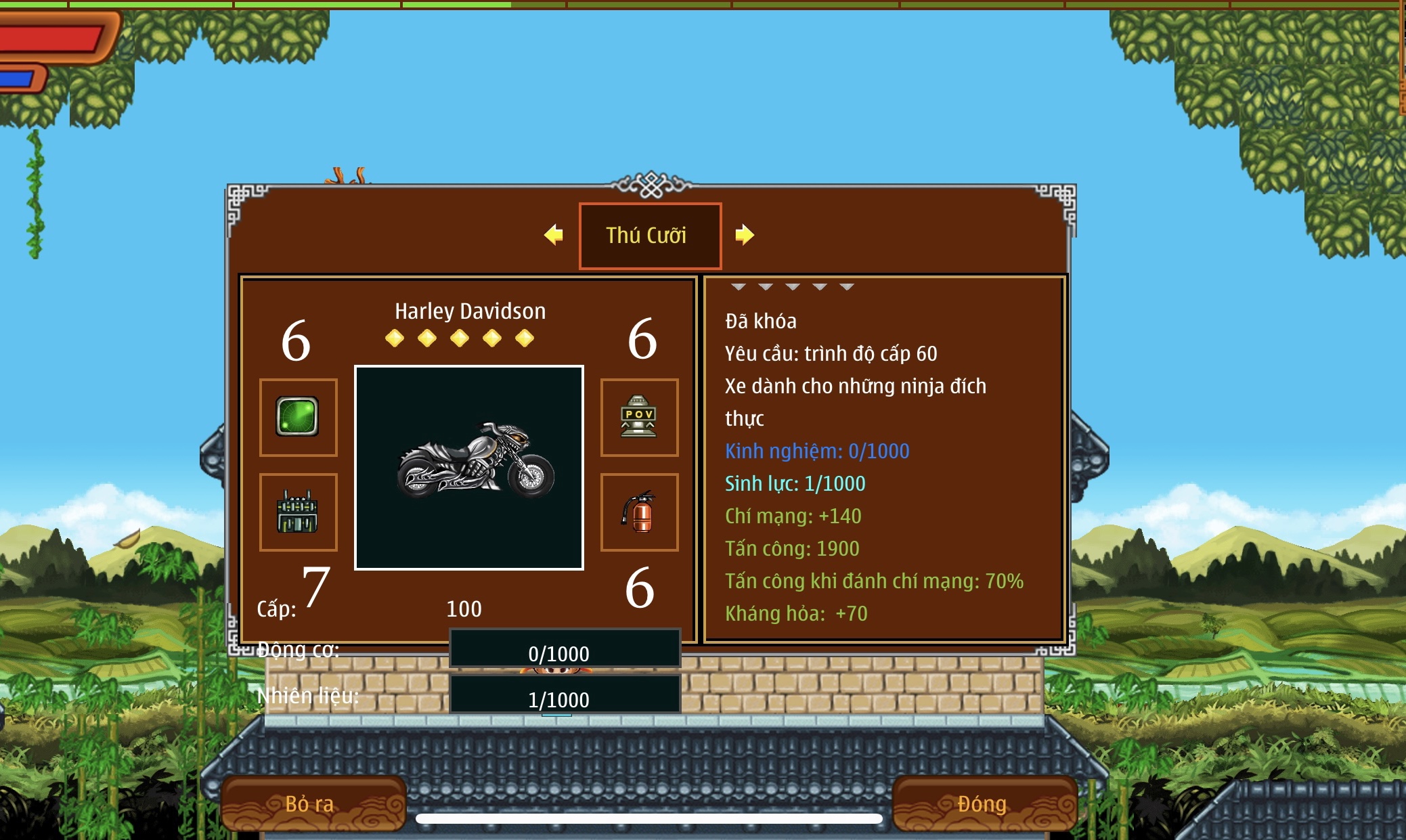Choose the POV lamp equipment slot

pos(639,417)
